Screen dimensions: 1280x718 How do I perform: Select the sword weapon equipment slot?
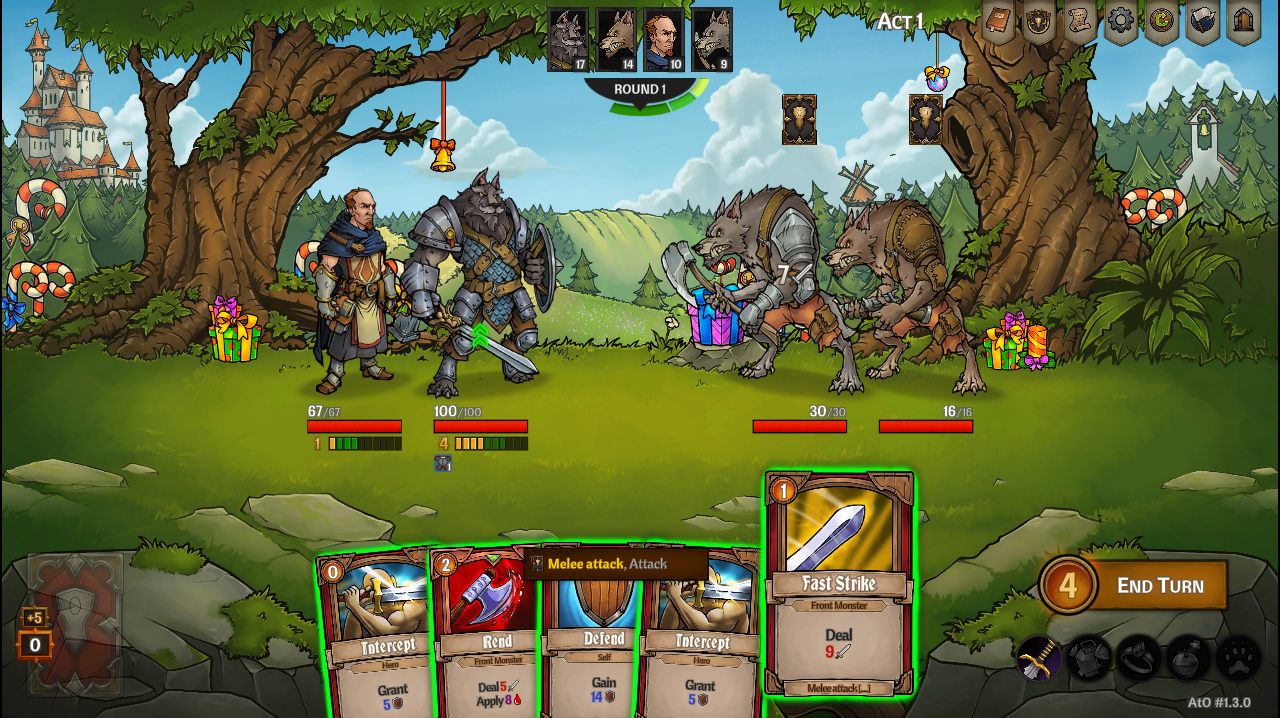point(1038,658)
